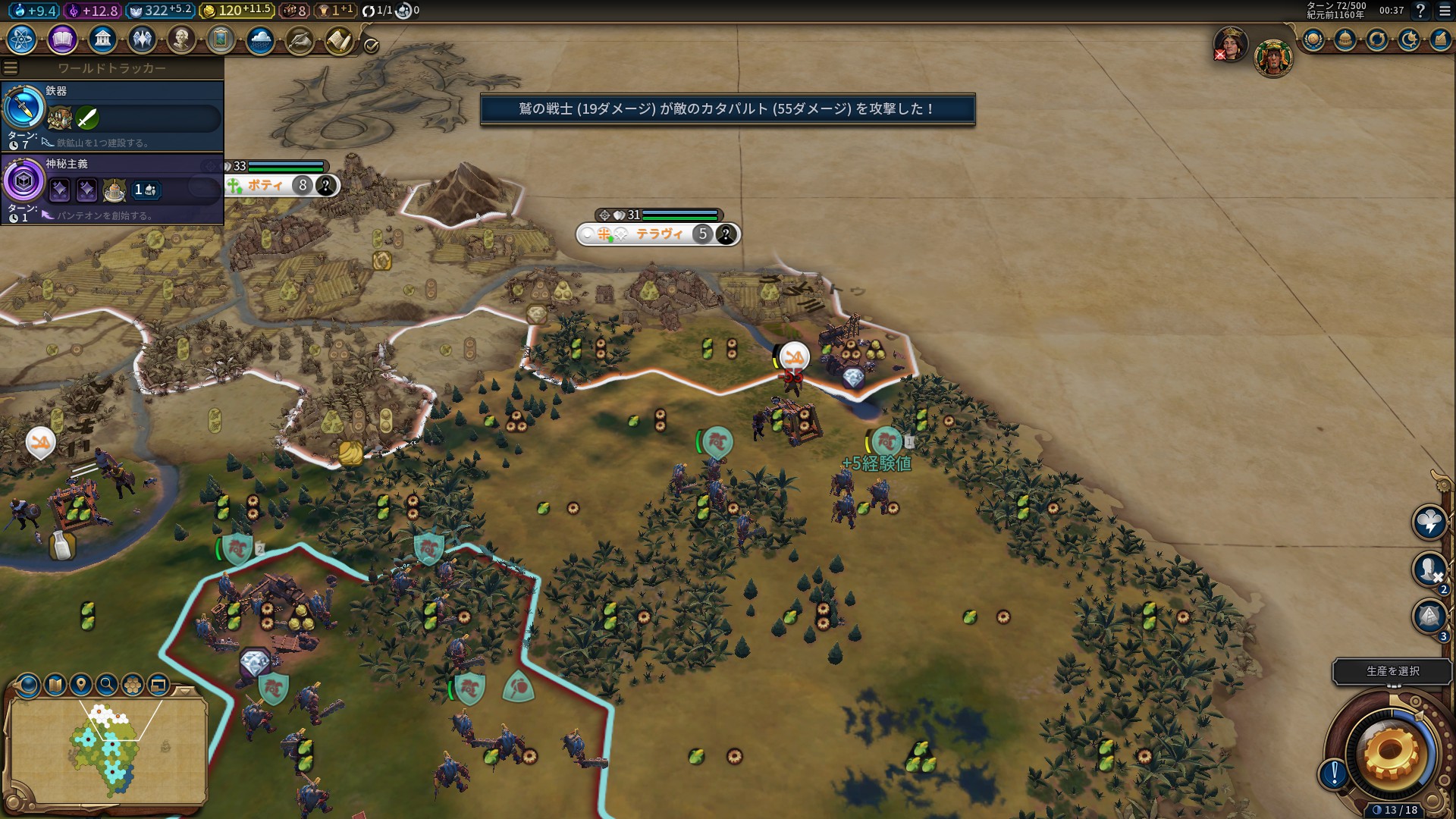Open the religion screen winged icon
This screenshot has width=1456, height=819.
point(142,39)
